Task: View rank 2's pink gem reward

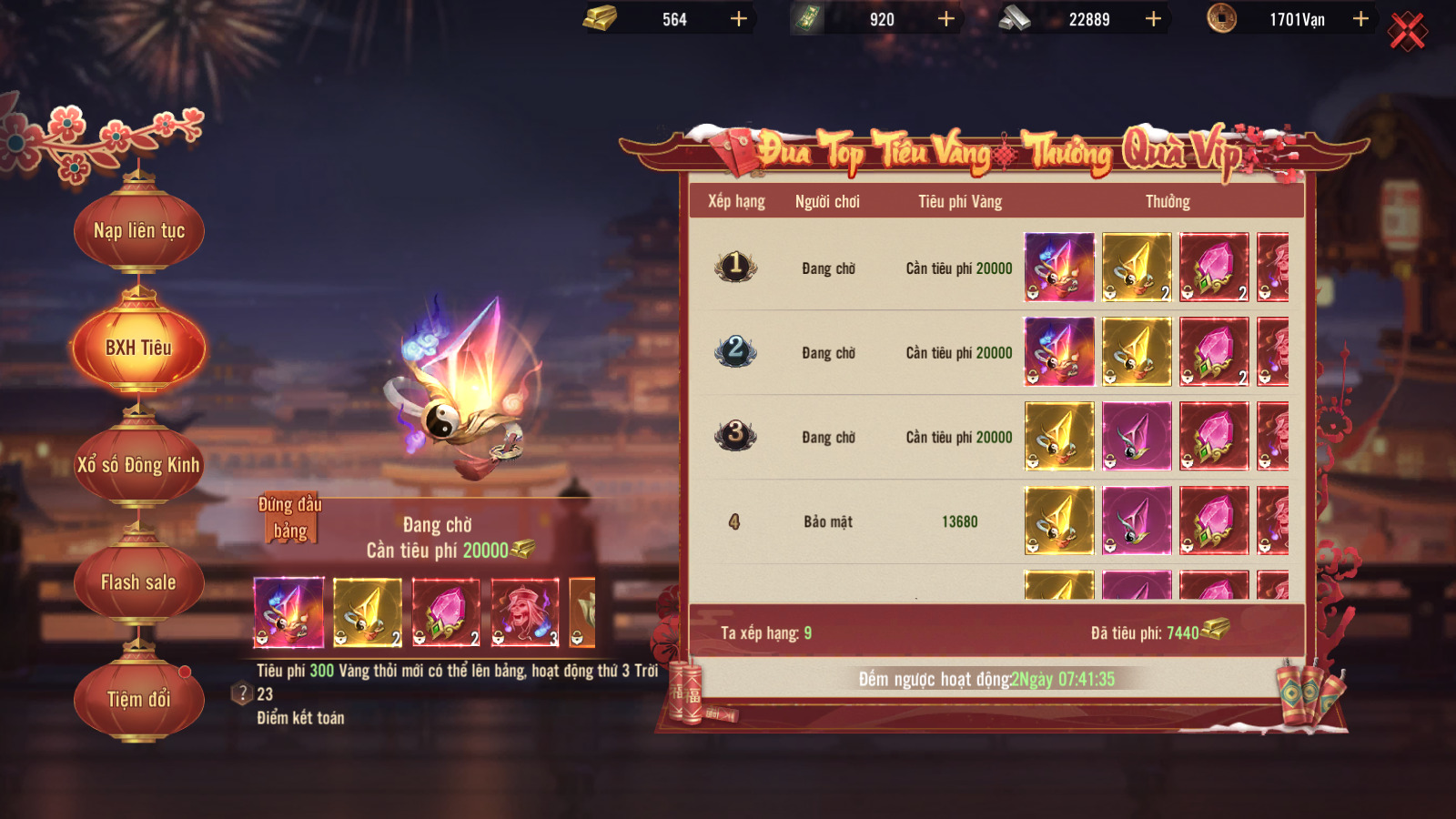Action: [x=1214, y=352]
